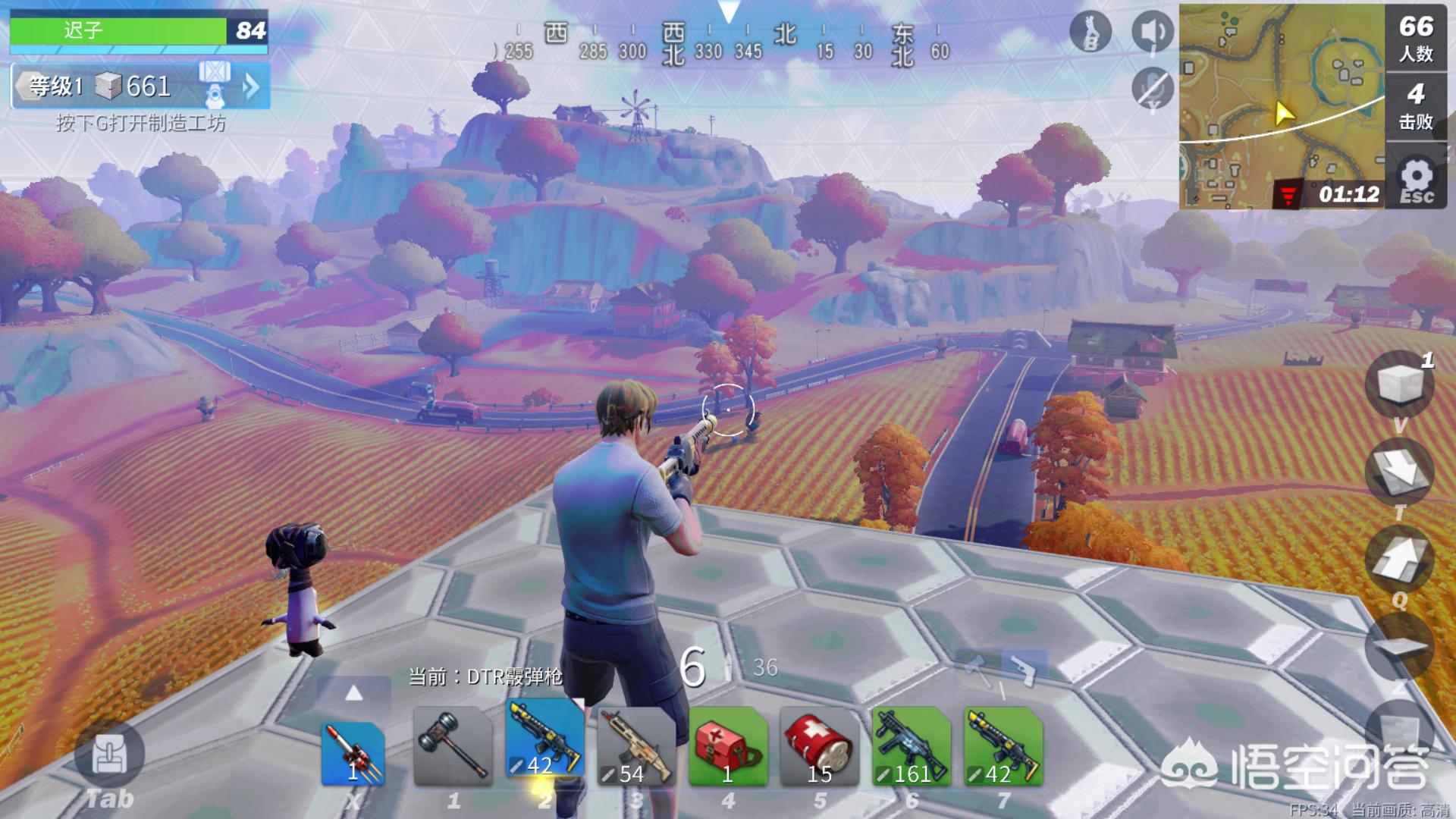Select the submachine gun with 161 ammo

[x=911, y=747]
